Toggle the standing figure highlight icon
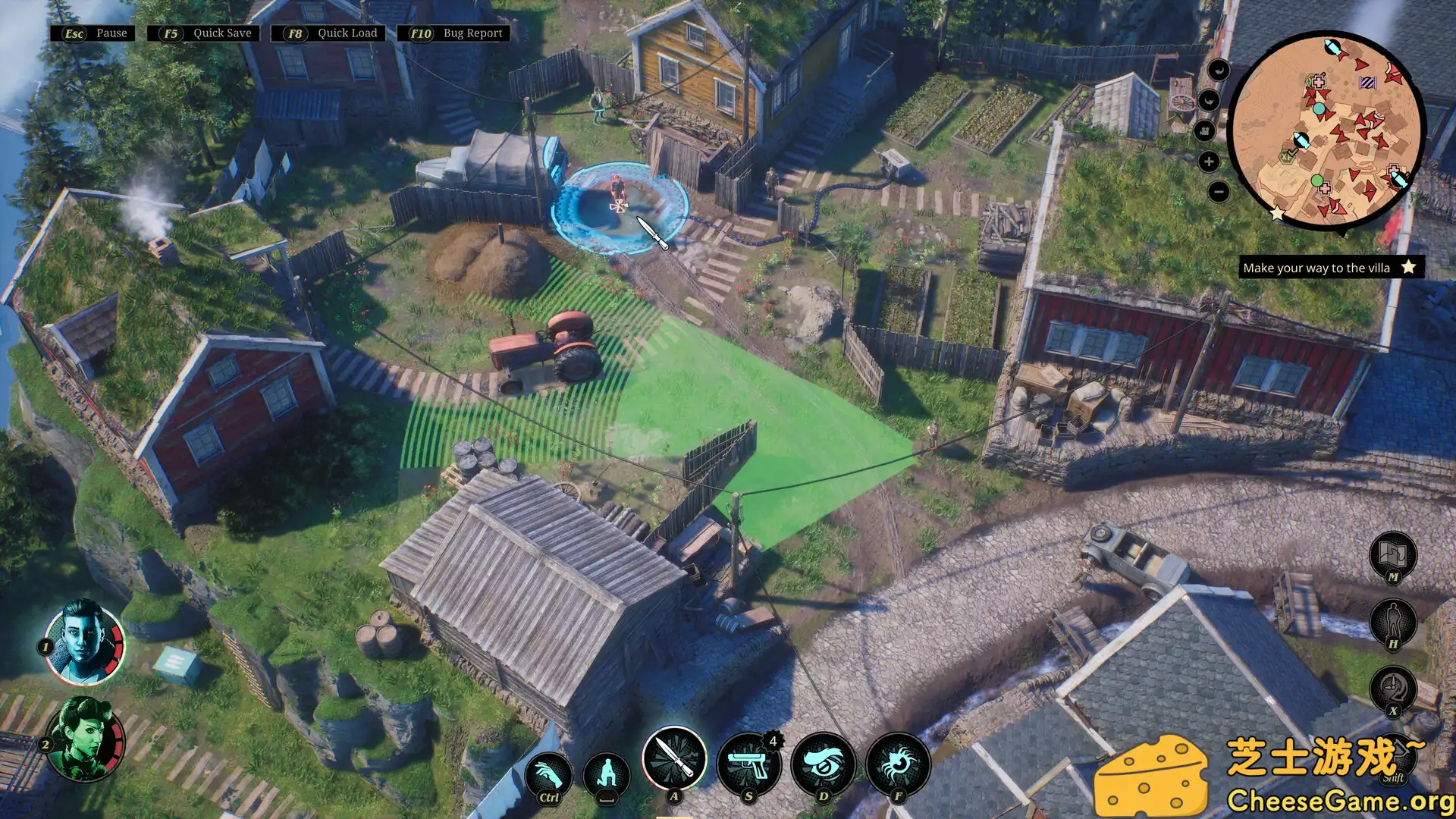The height and width of the screenshot is (819, 1456). pos(1393,622)
